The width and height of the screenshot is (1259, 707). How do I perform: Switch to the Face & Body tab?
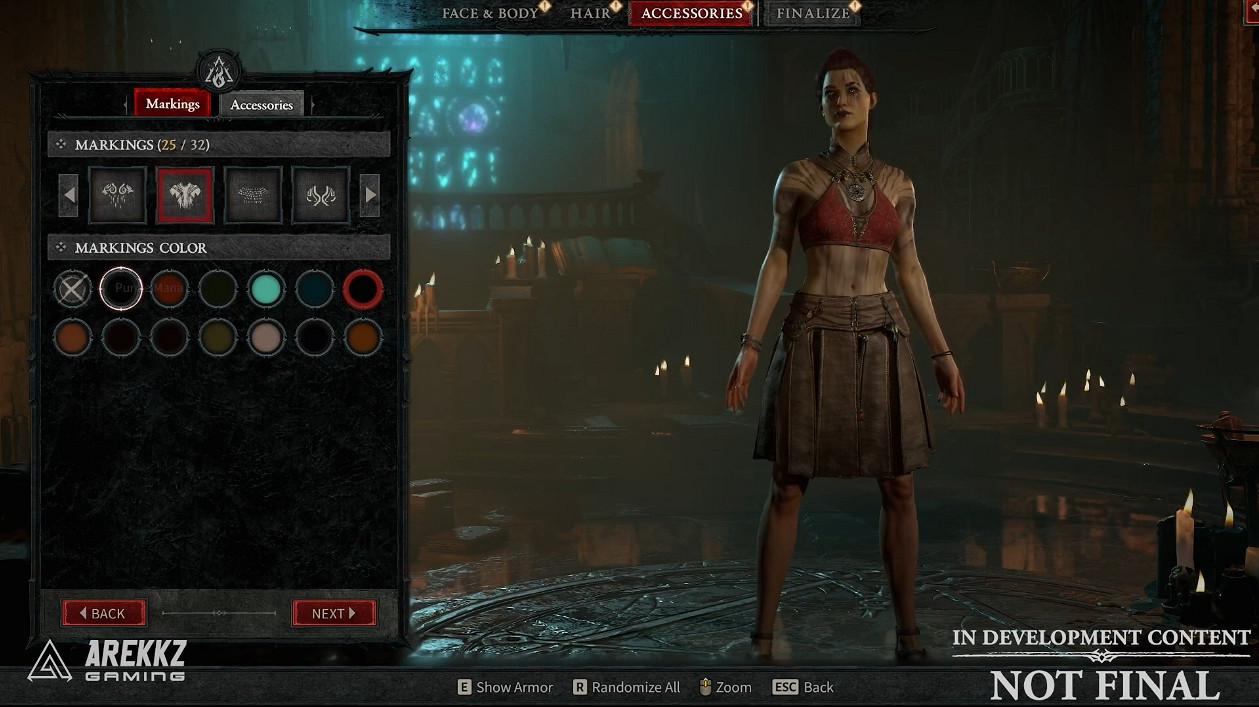coord(489,13)
